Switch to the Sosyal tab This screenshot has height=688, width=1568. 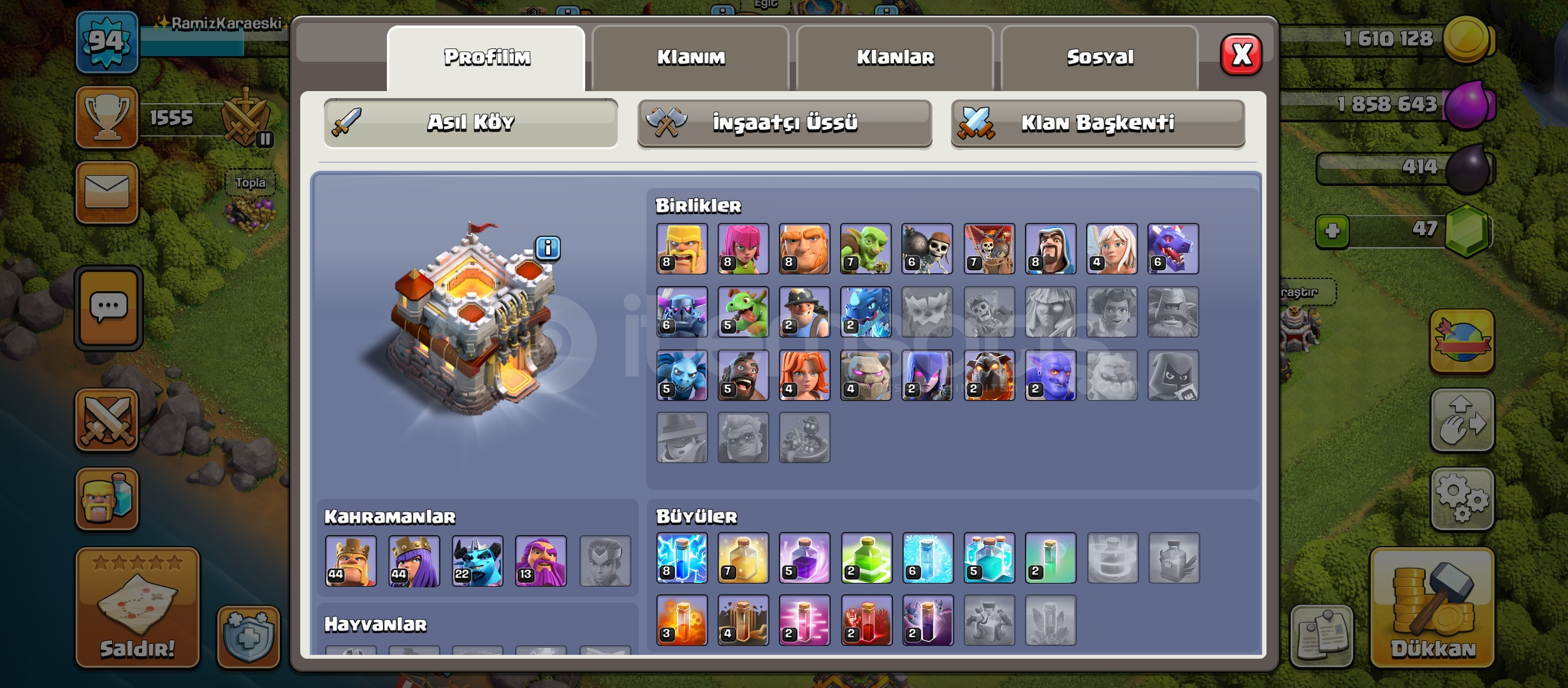pyautogui.click(x=1101, y=57)
